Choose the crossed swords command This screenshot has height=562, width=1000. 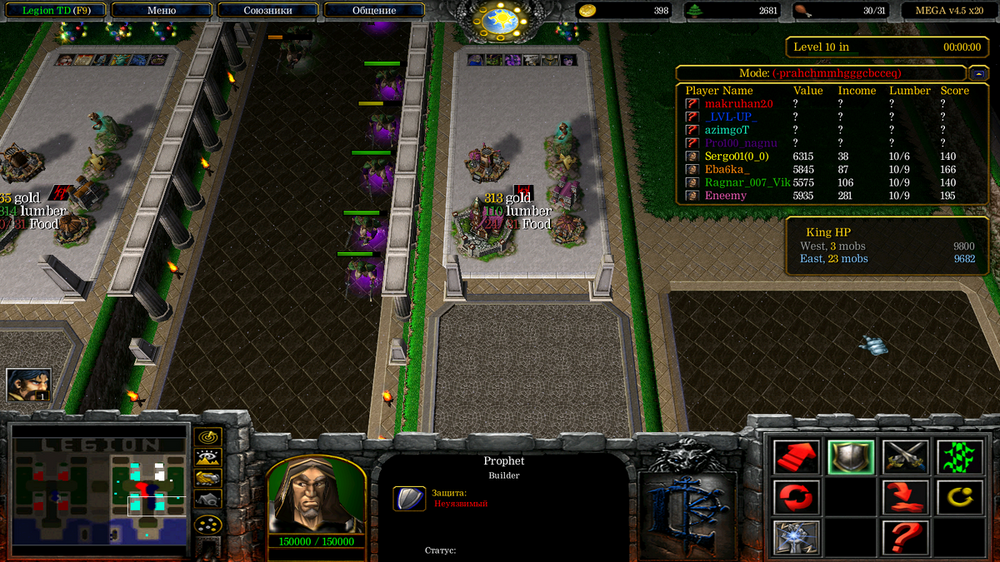pos(905,457)
